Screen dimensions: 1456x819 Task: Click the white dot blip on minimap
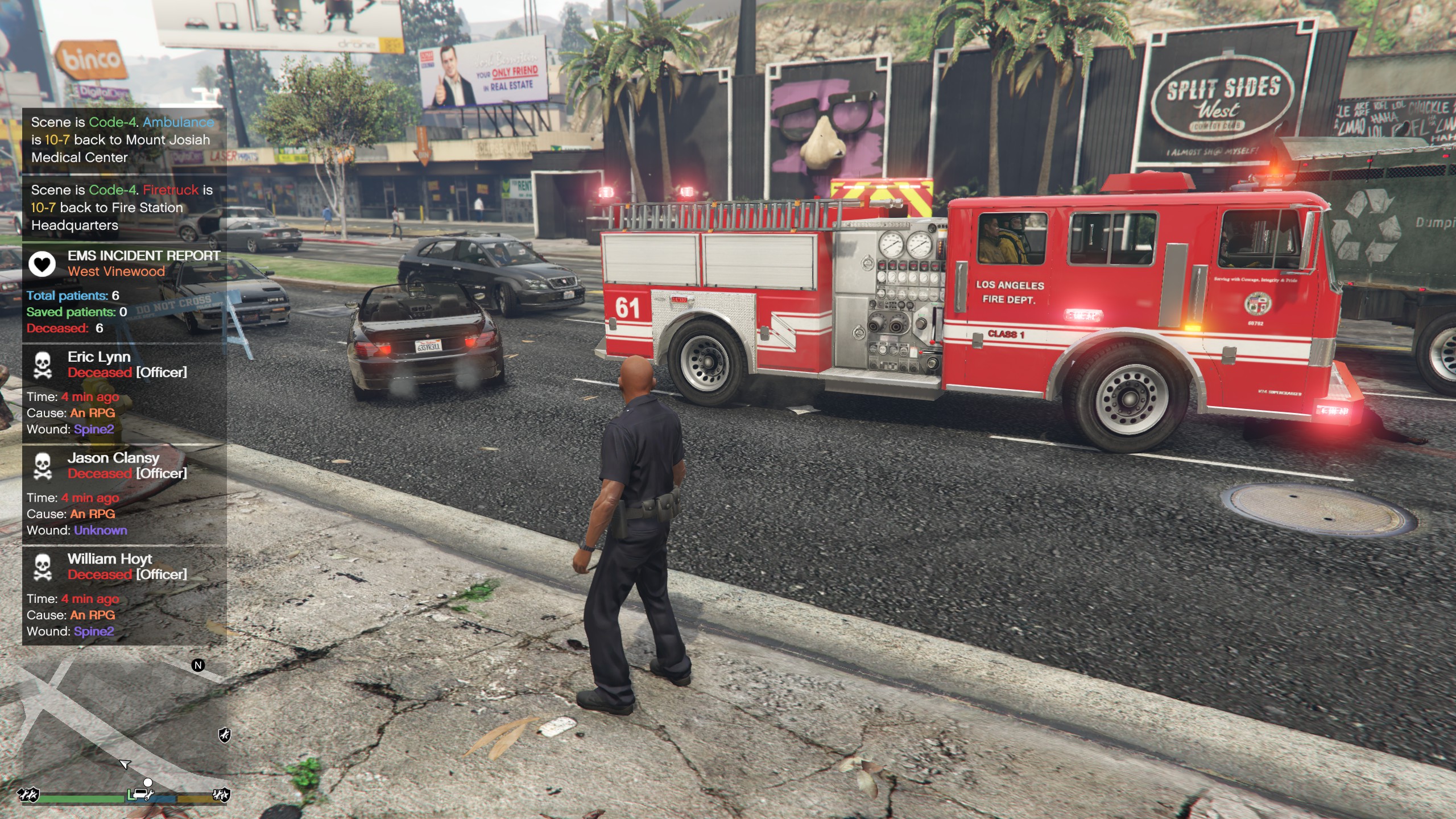coord(148,783)
